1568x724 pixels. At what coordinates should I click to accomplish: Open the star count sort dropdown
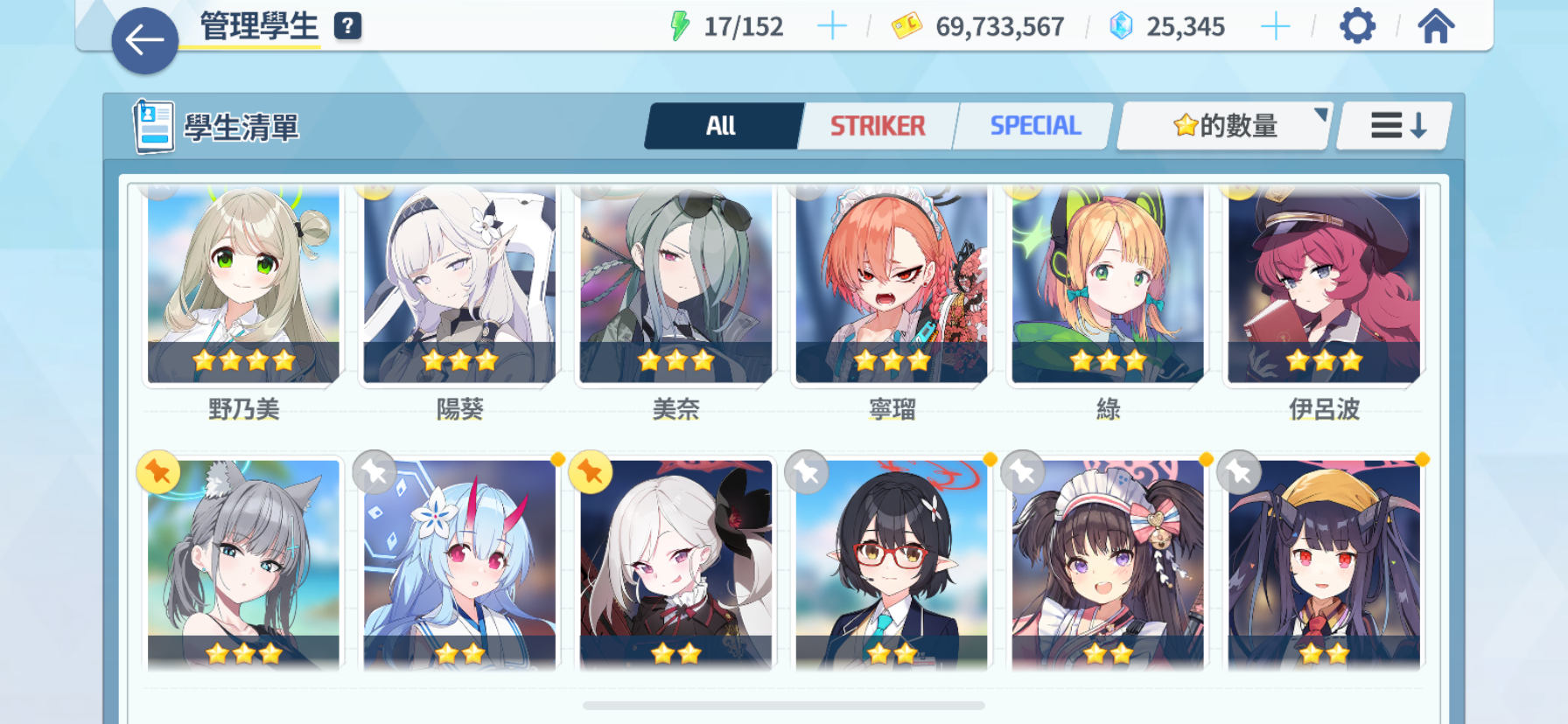1221,125
